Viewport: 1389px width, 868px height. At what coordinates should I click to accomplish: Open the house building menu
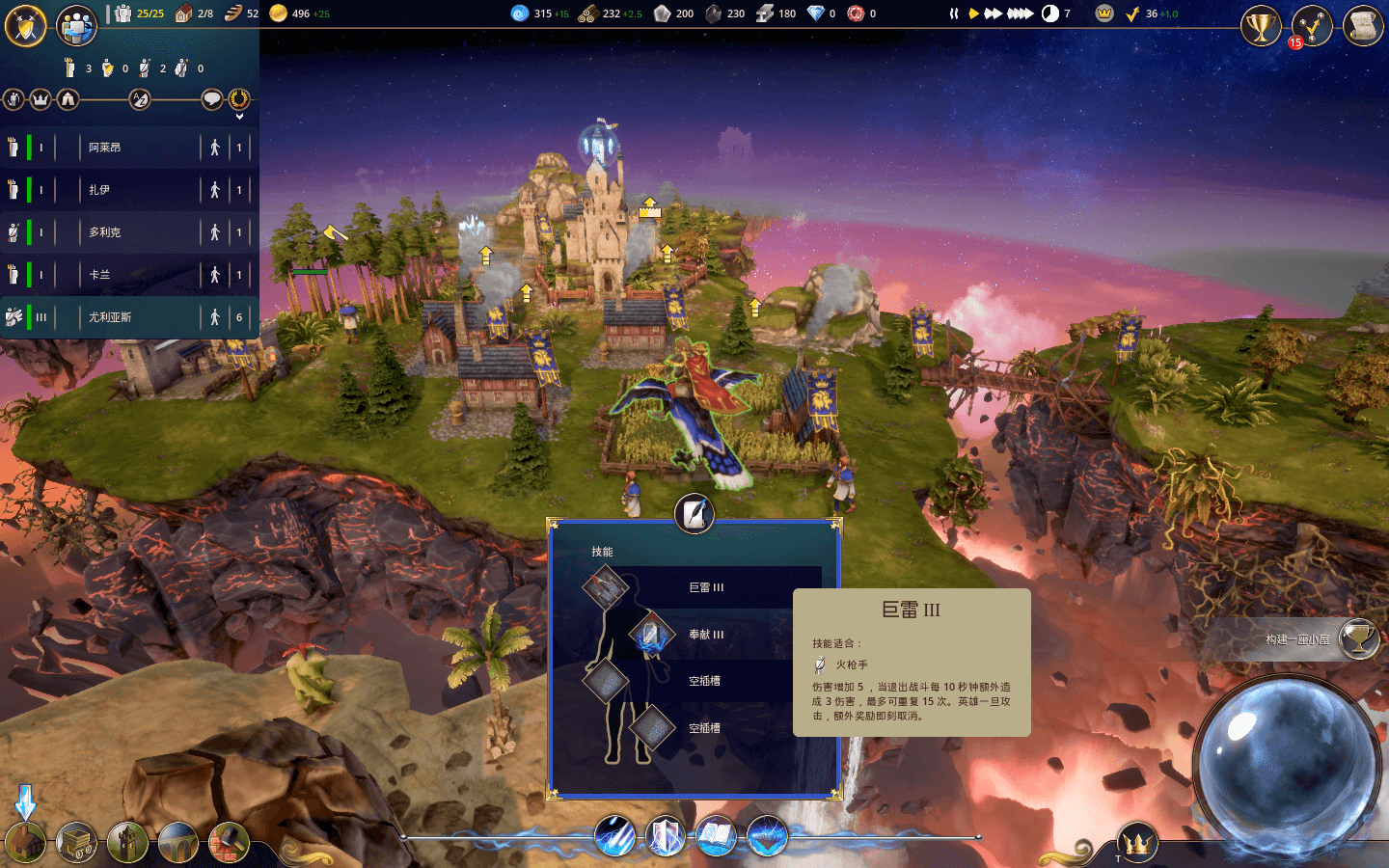(x=26, y=842)
